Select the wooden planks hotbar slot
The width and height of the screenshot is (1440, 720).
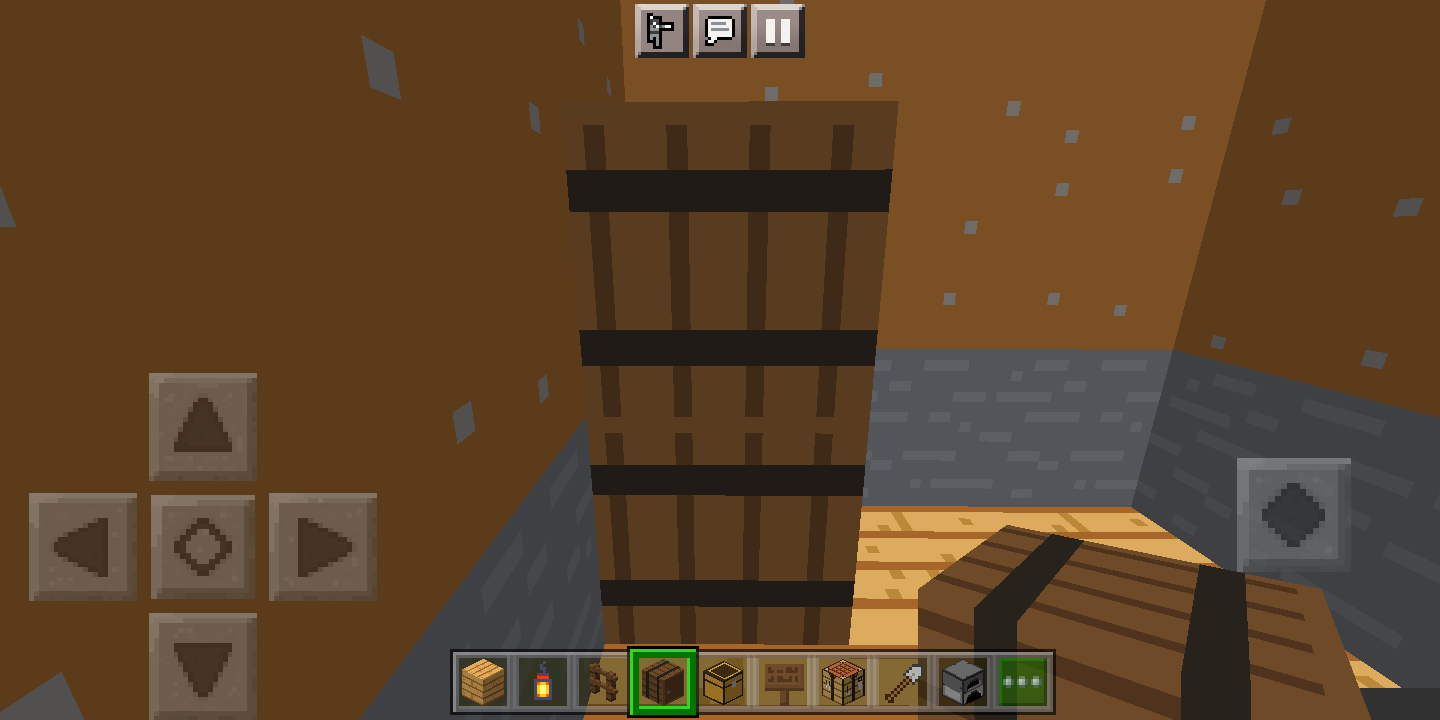tap(482, 681)
